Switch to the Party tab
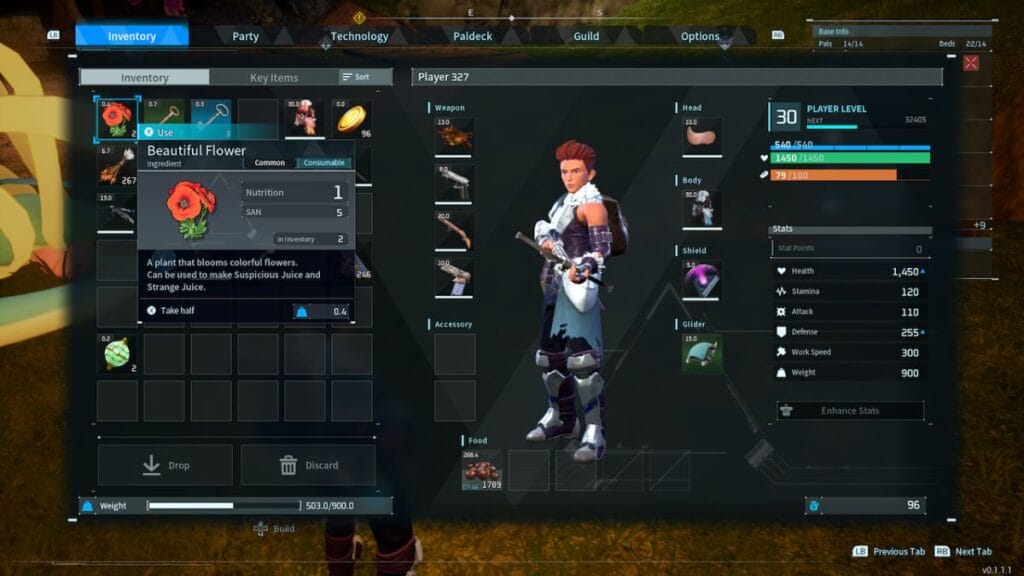Image resolution: width=1024 pixels, height=576 pixels. (x=245, y=36)
